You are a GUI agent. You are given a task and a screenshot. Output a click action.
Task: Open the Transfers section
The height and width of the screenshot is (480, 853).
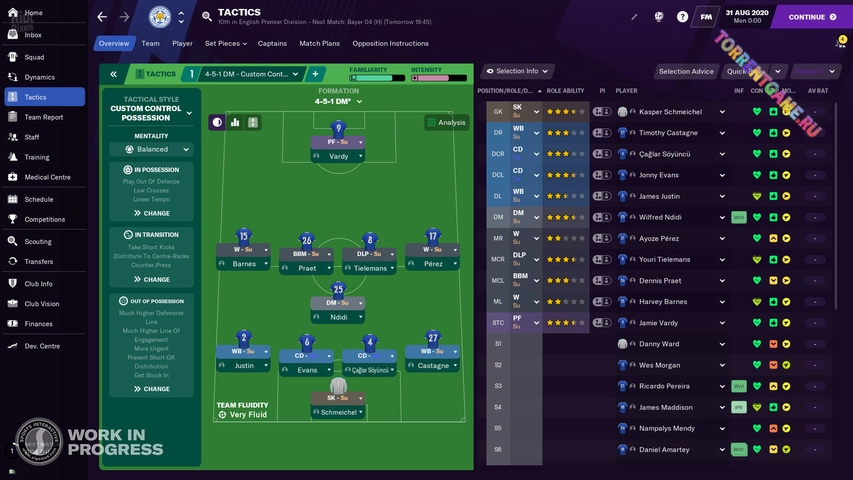tap(38, 262)
